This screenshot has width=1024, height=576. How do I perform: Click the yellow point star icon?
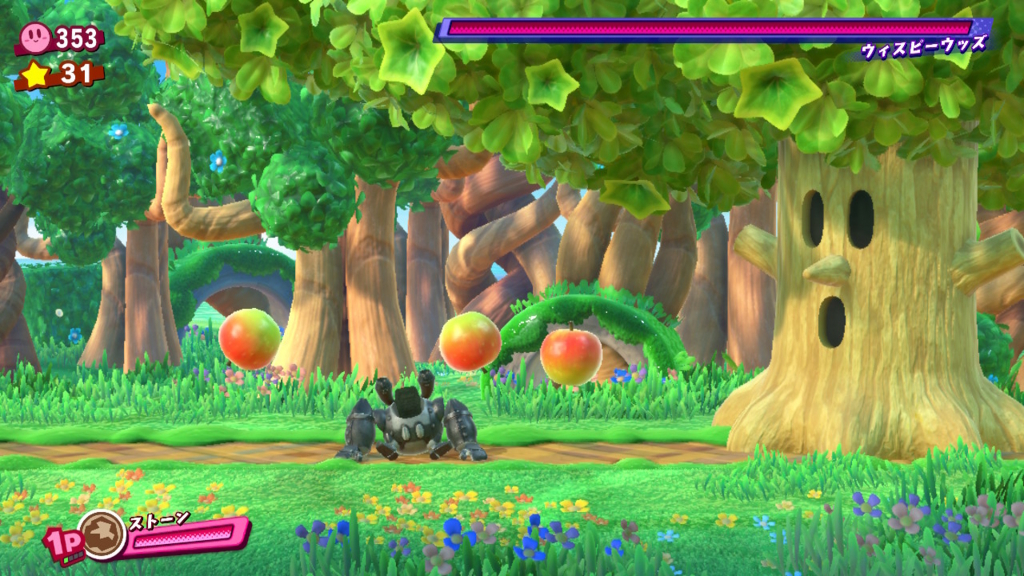[35, 73]
